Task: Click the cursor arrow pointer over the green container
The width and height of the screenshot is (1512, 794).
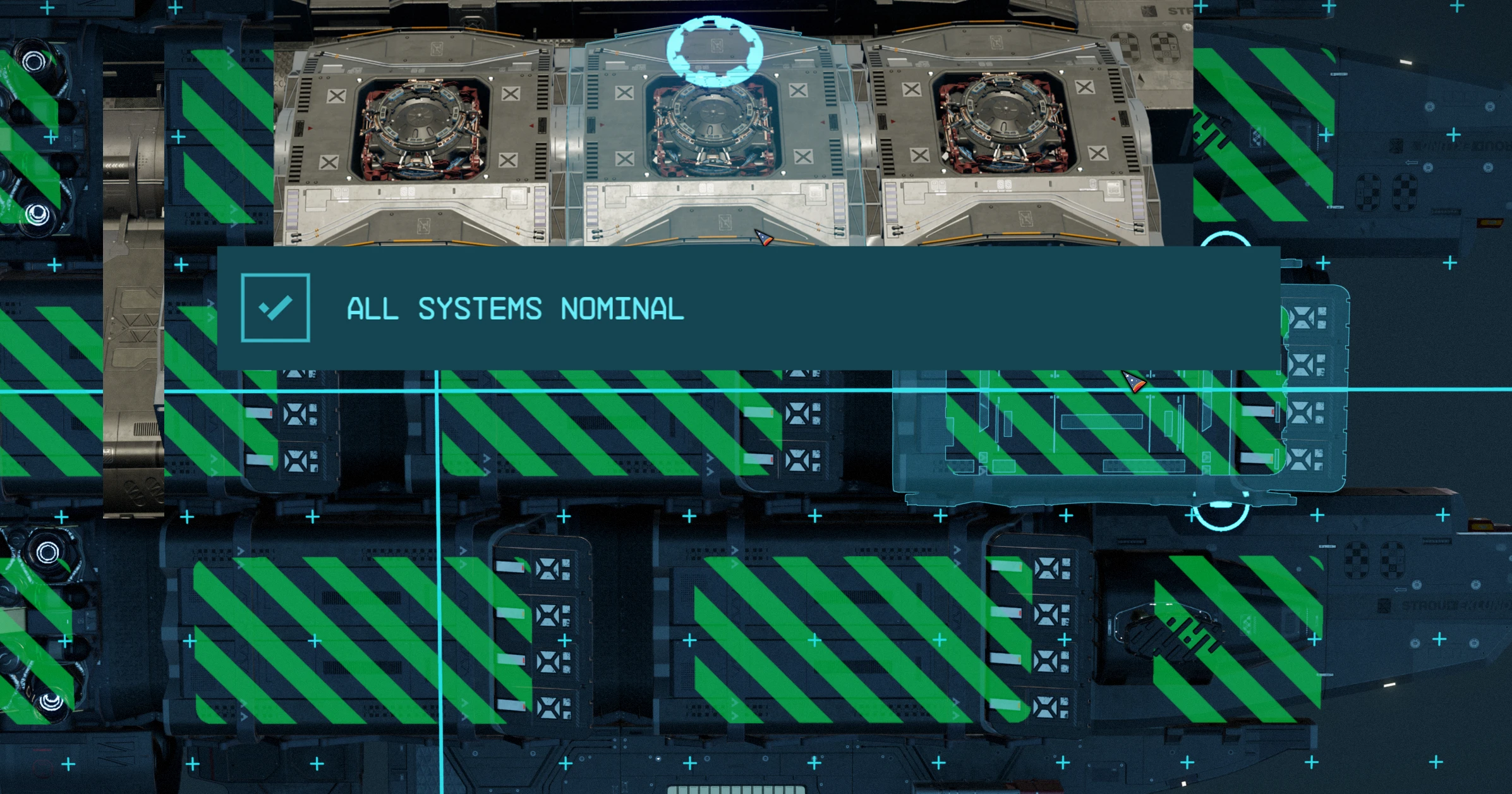Action: click(1134, 382)
